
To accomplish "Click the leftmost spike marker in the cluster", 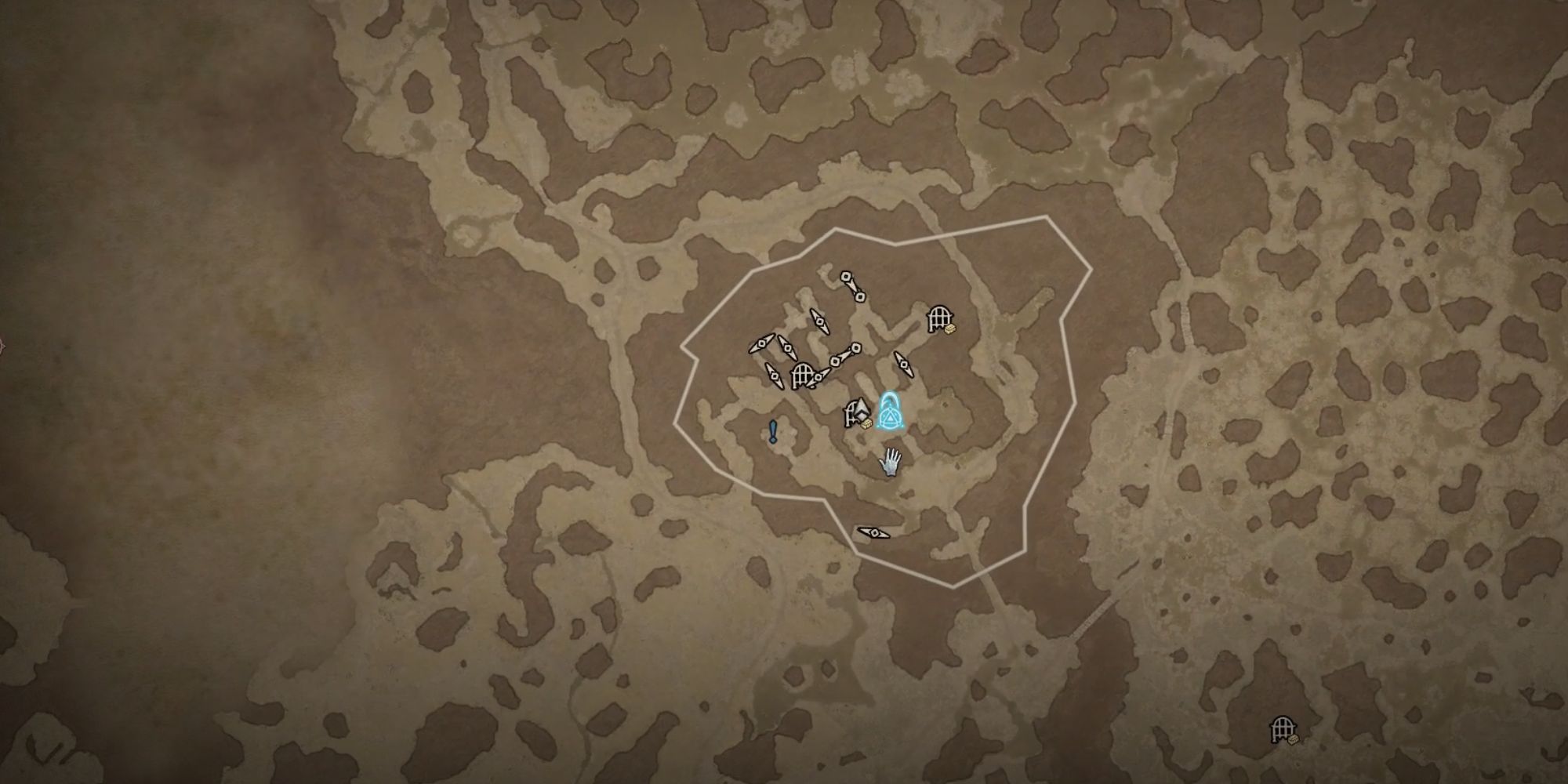I will tap(760, 343).
